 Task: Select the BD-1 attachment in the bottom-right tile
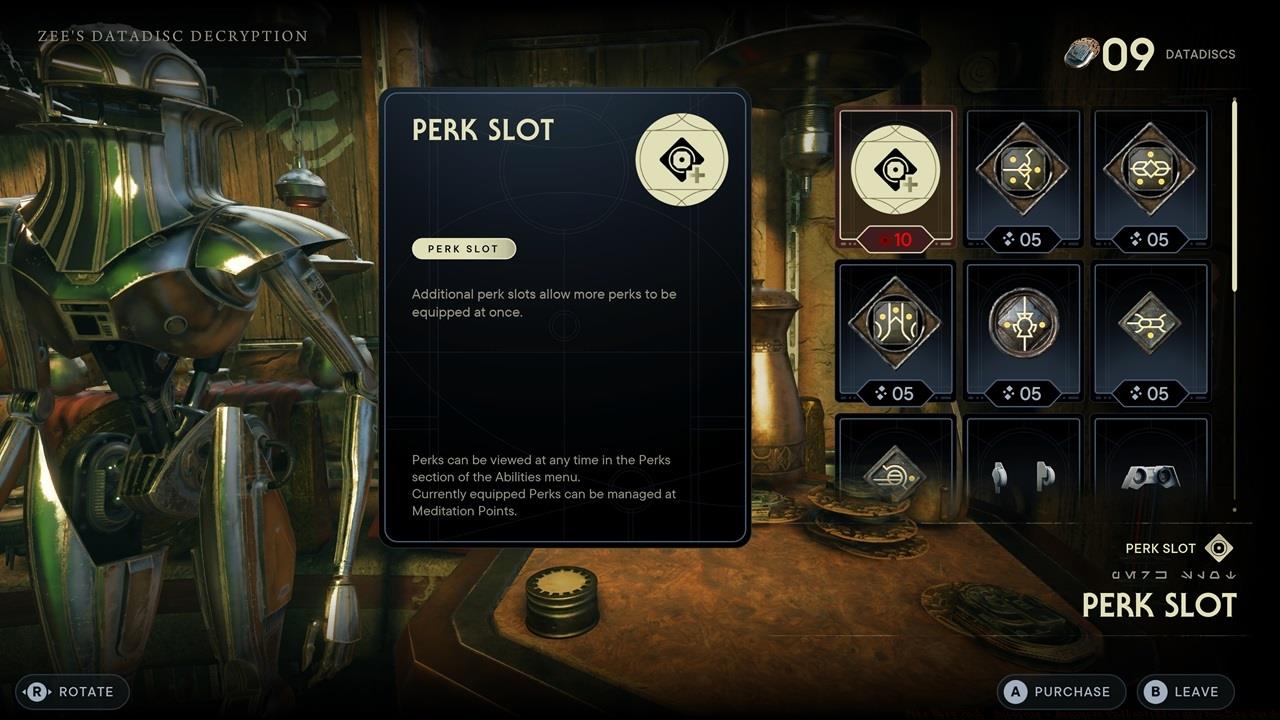pyautogui.click(x=1151, y=470)
